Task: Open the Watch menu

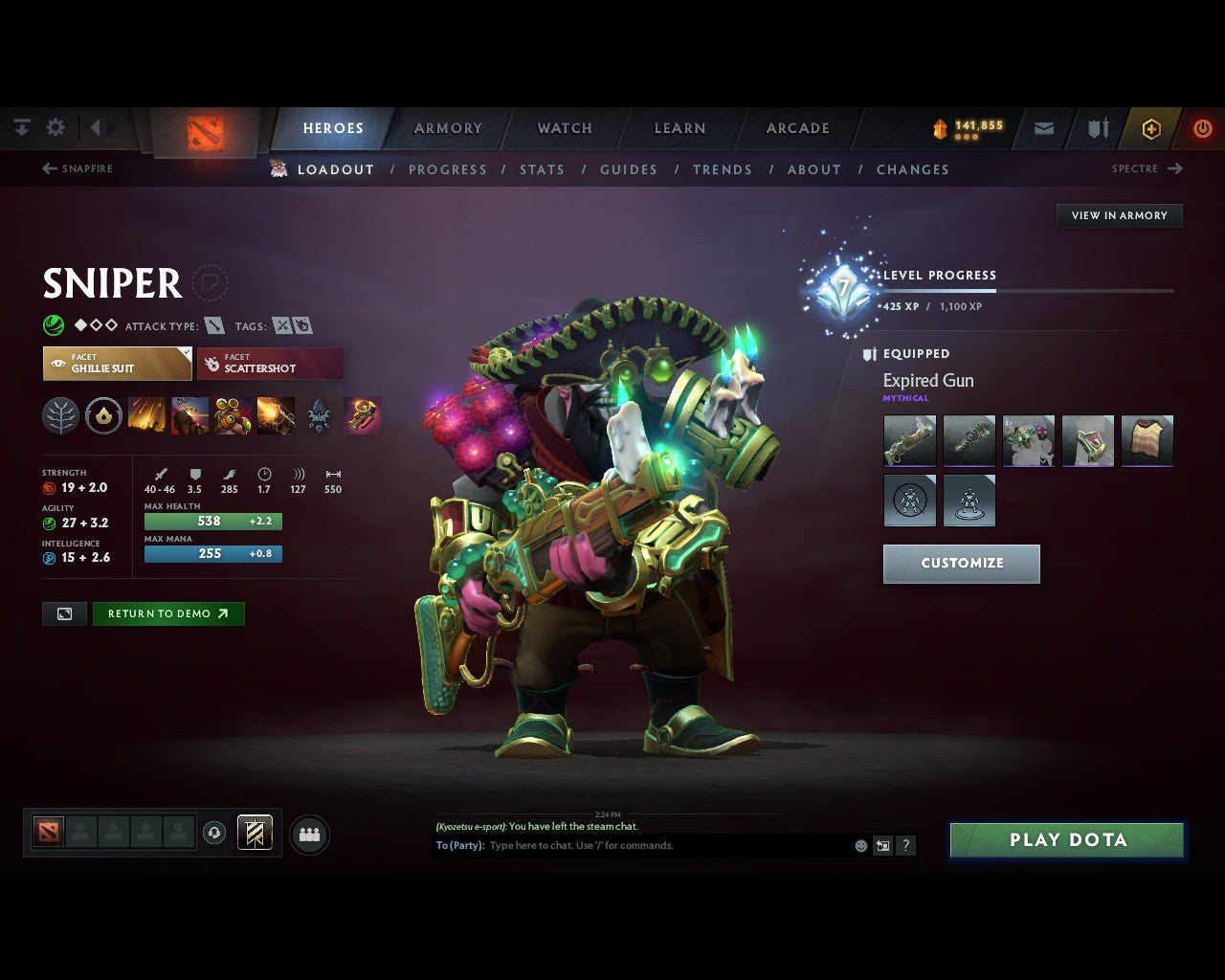Action: point(564,128)
